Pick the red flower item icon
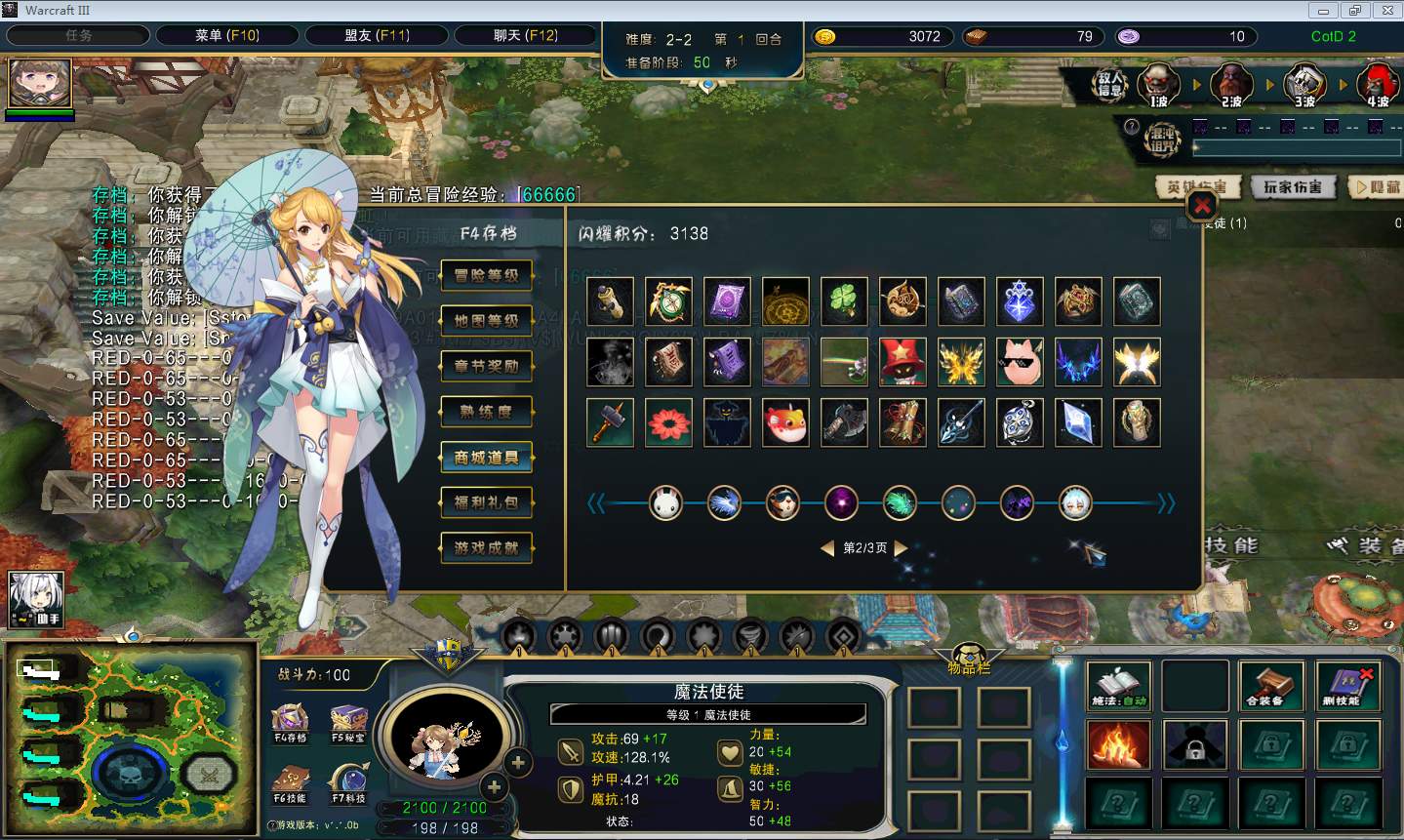This screenshot has height=840, width=1404. [x=668, y=422]
